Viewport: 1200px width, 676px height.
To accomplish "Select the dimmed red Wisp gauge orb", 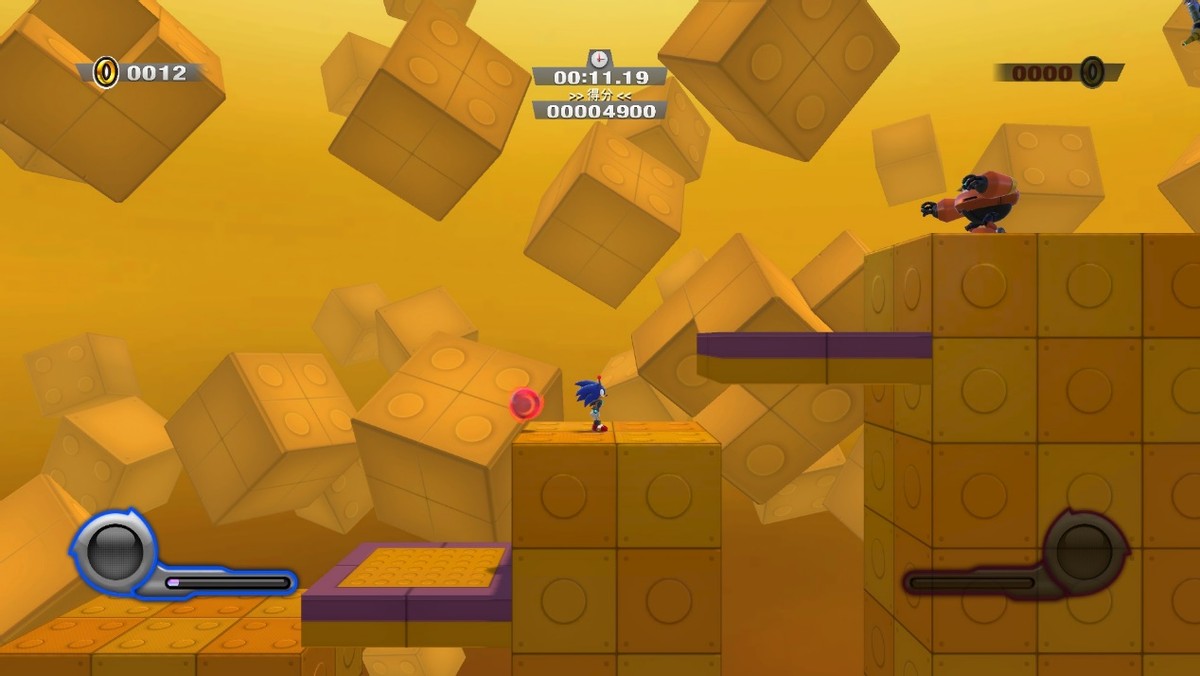I will pyautogui.click(x=1084, y=550).
